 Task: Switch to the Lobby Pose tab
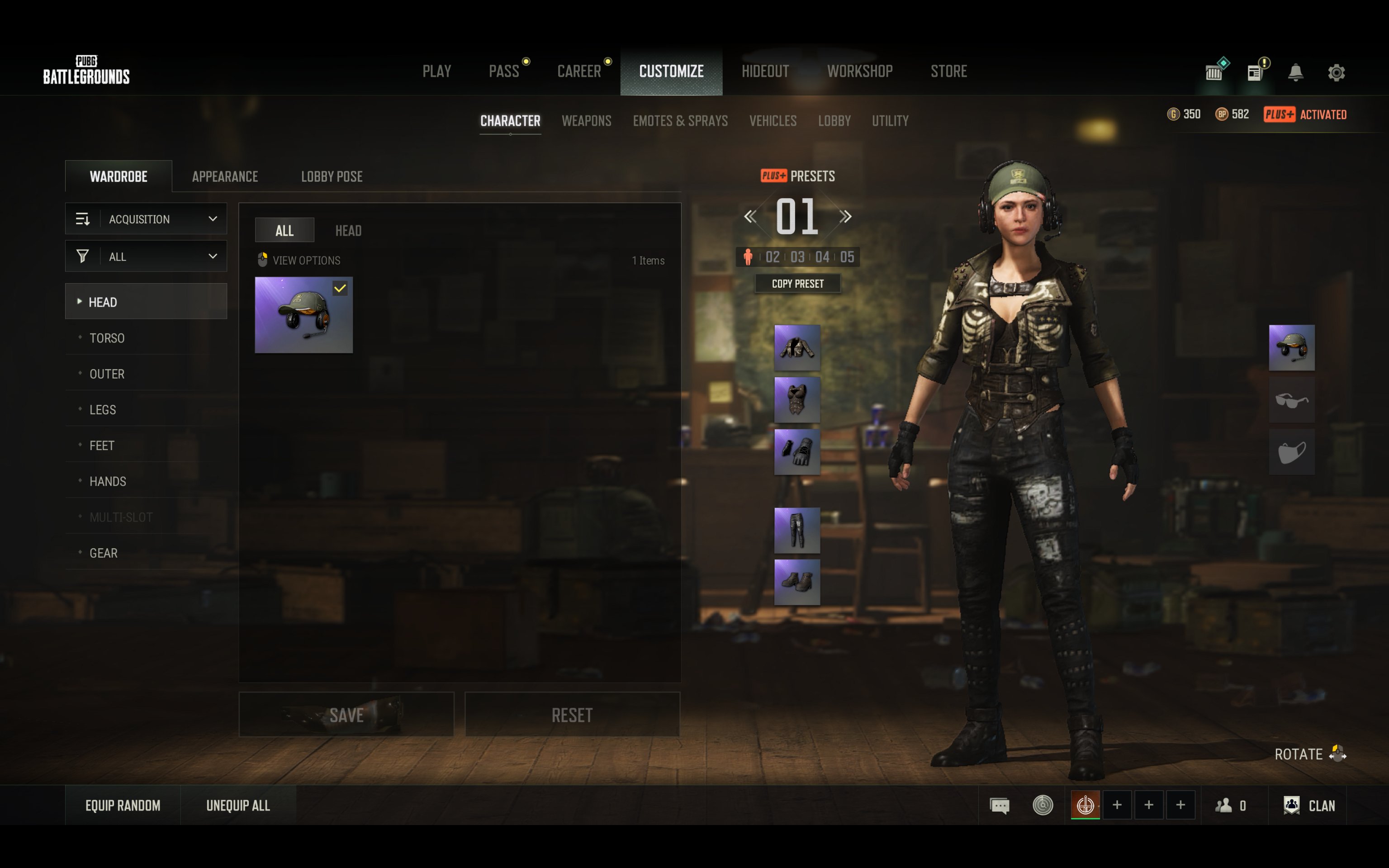332,176
